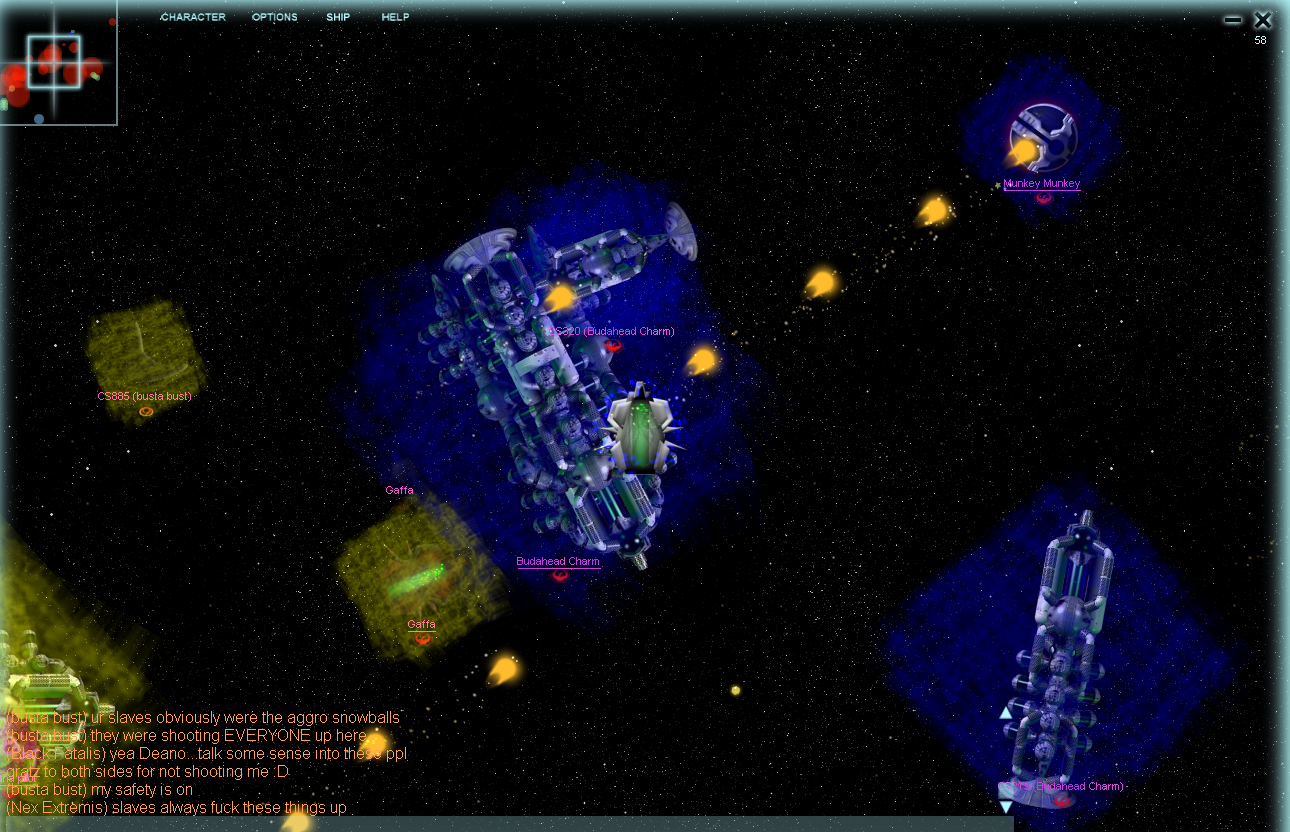Viewport: 1290px width, 832px height.
Task: Close the game window
Action: pyautogui.click(x=1262, y=20)
